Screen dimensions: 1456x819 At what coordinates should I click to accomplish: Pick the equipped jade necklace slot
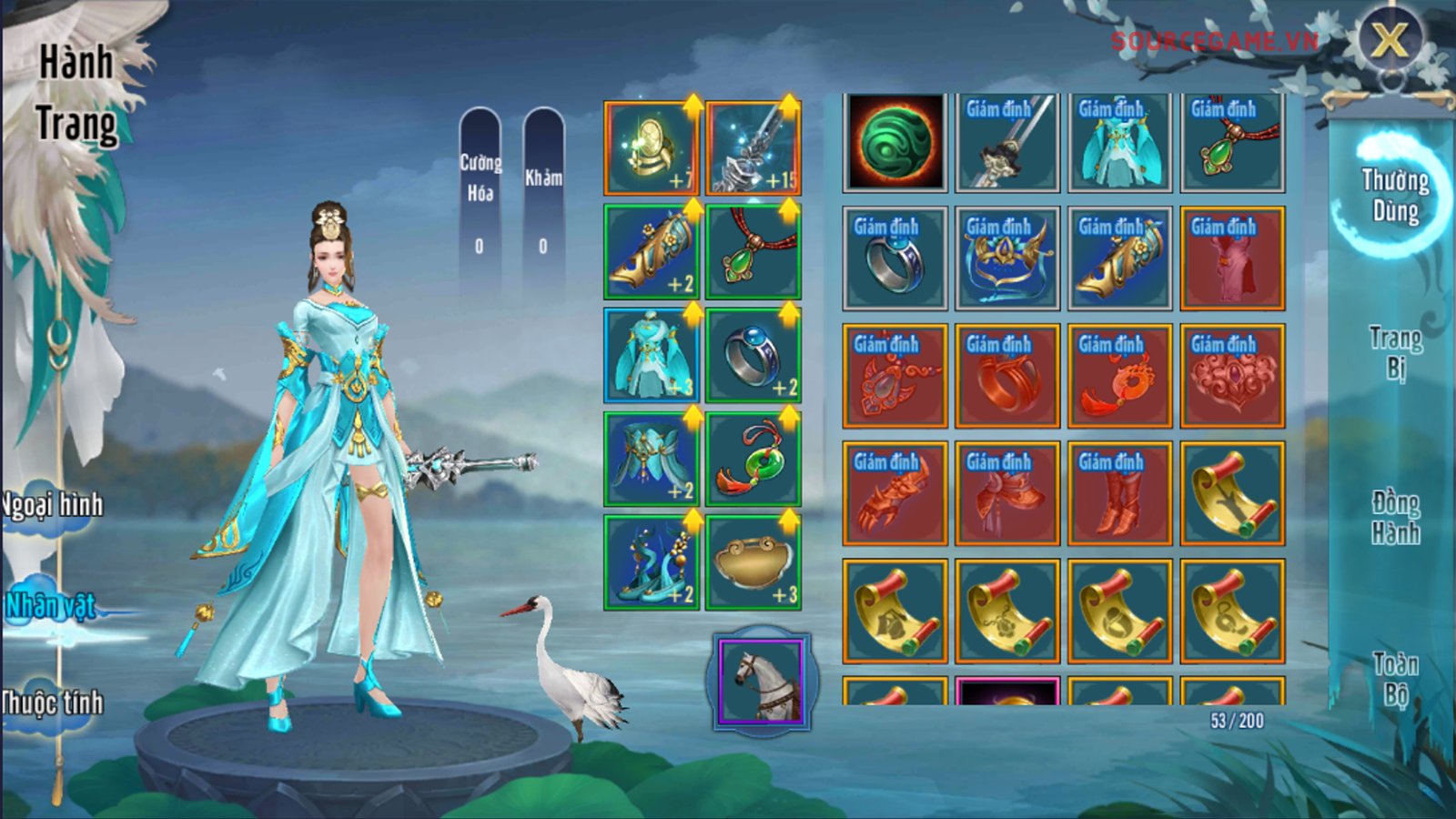(753, 252)
